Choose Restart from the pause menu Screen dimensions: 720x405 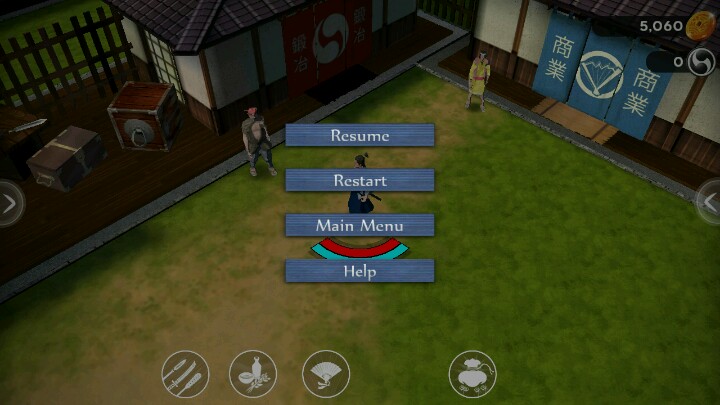pos(360,180)
